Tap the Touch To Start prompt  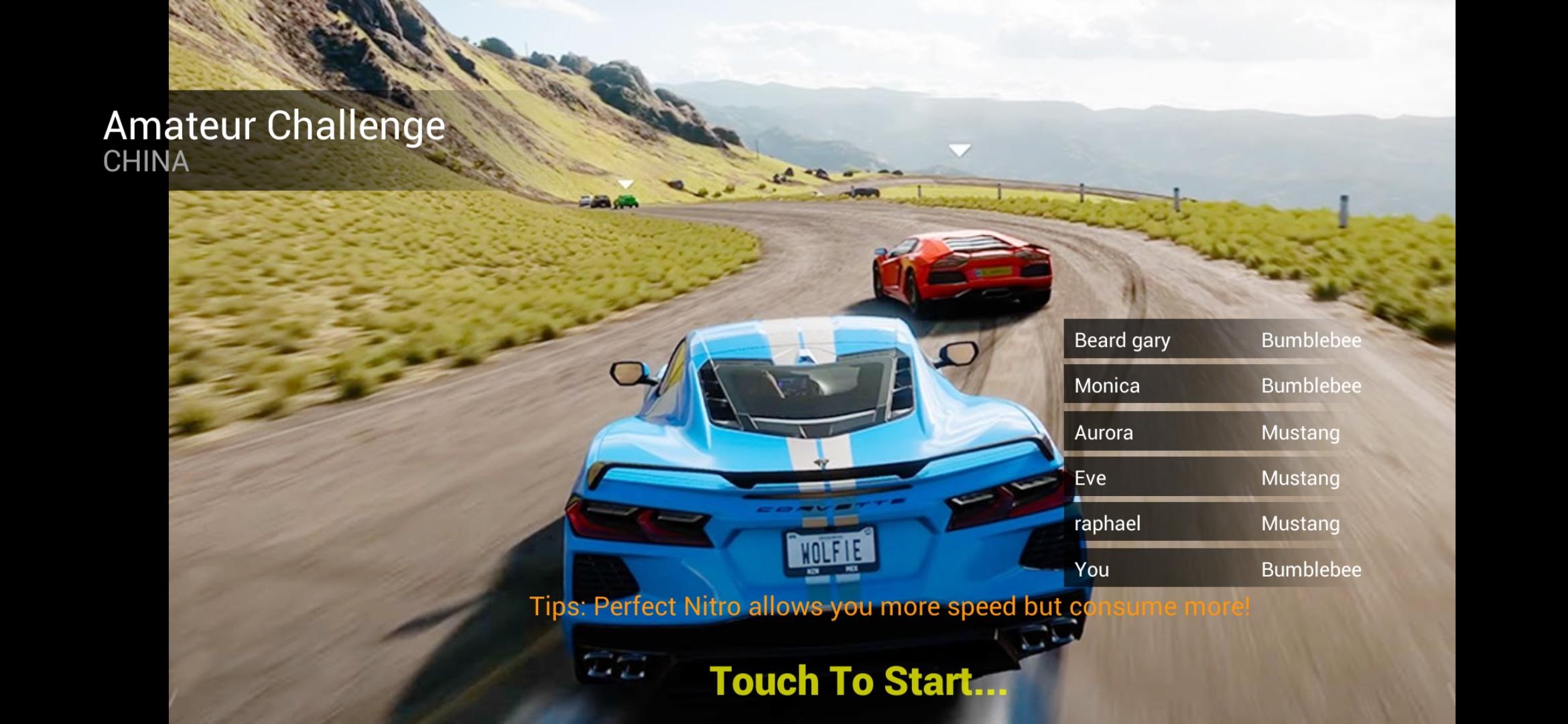(x=858, y=681)
